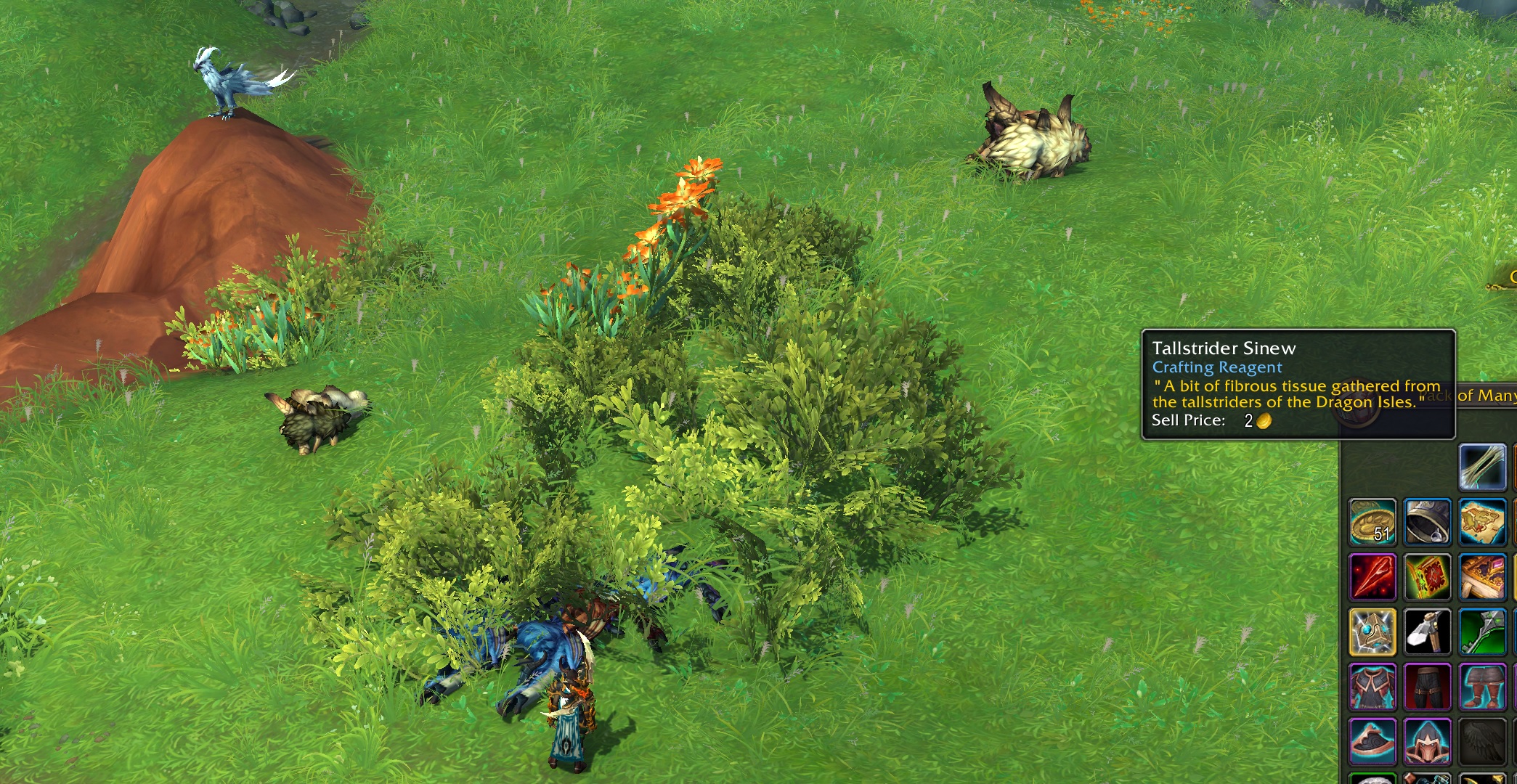Viewport: 1517px width, 784px height.
Task: Click the leather hat item
Action: pyautogui.click(x=1372, y=742)
